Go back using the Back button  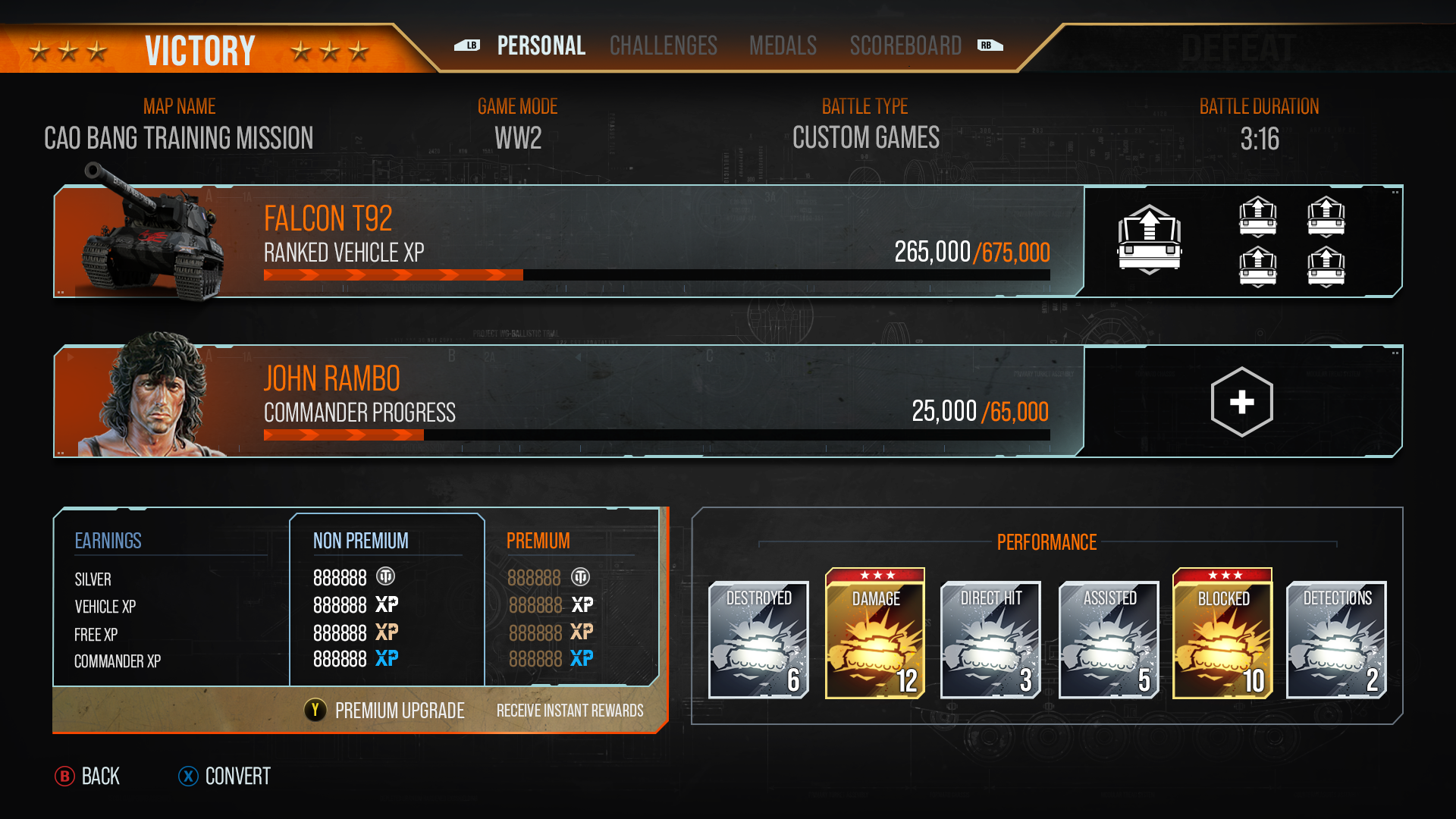point(88,776)
